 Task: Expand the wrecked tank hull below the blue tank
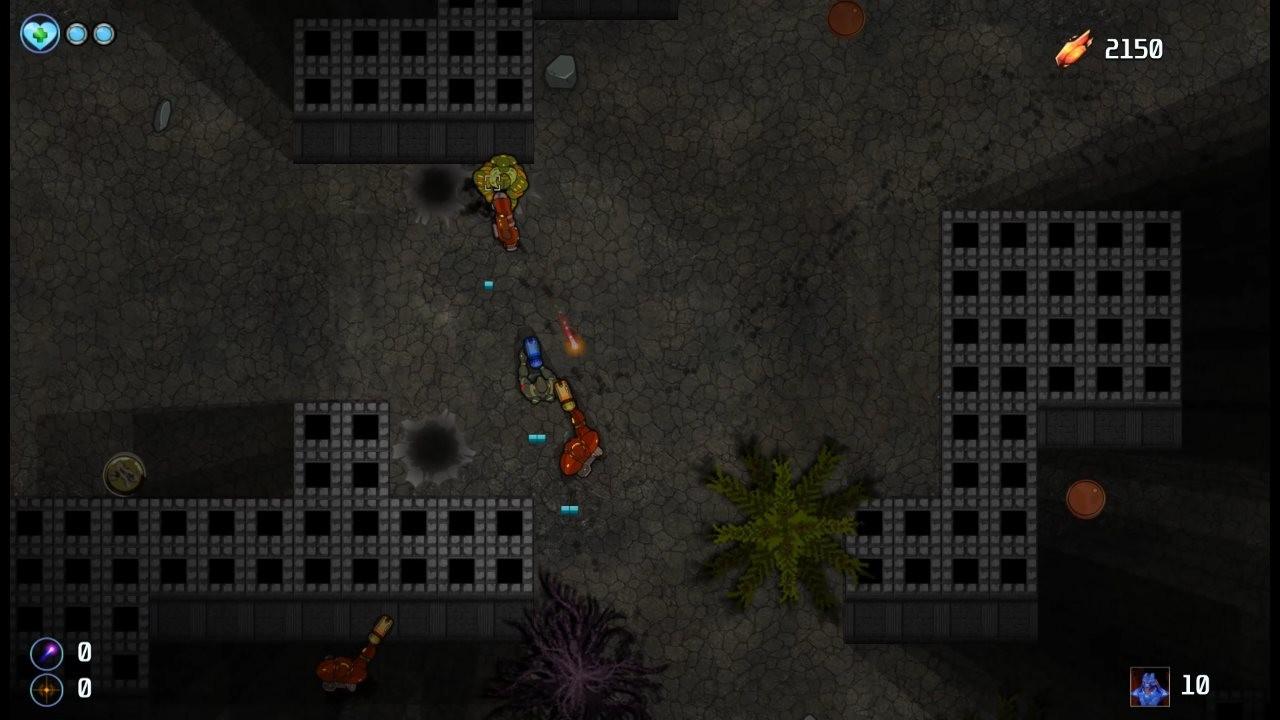point(540,385)
